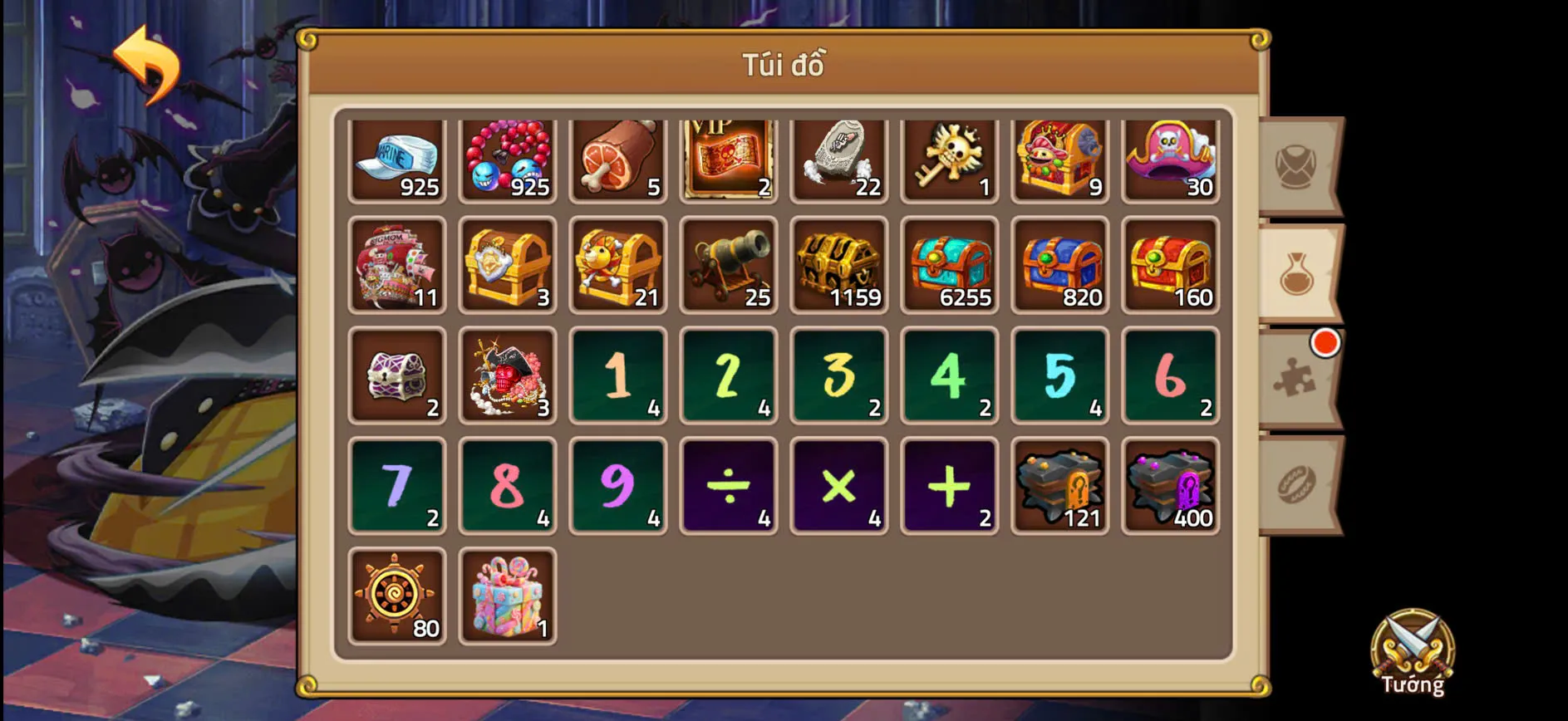Select the number 9 tile

(618, 485)
